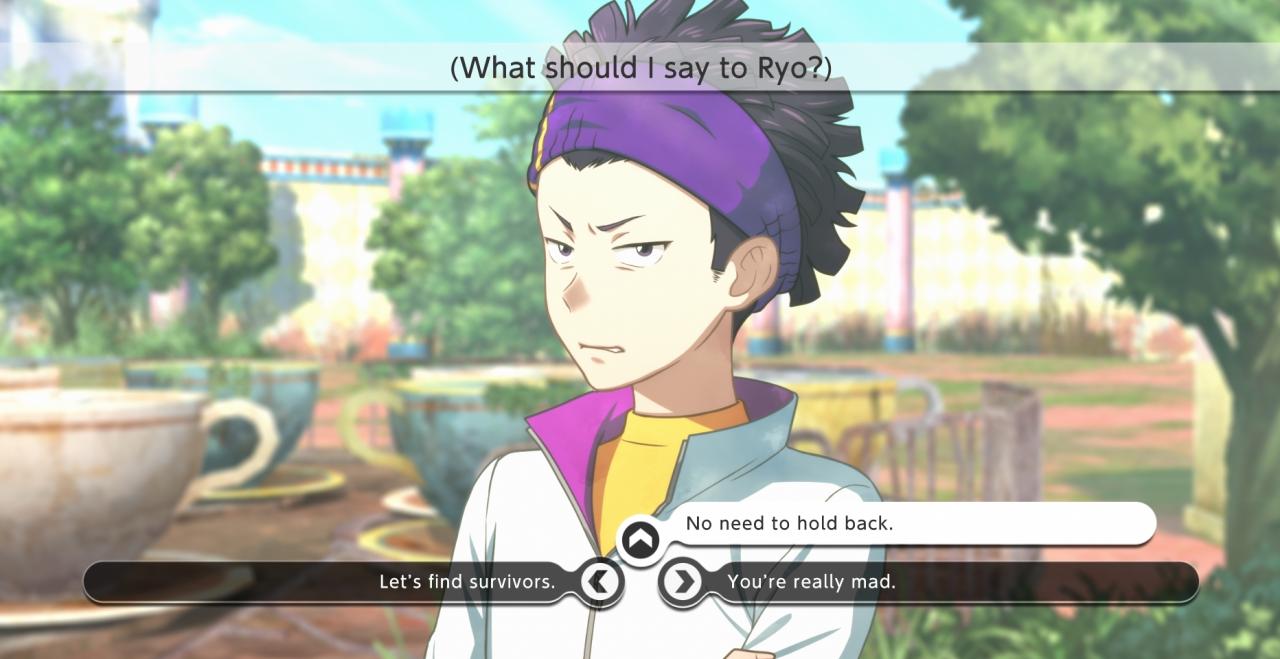Select the "Let's find survivors." response
This screenshot has height=659, width=1280.
click(467, 582)
